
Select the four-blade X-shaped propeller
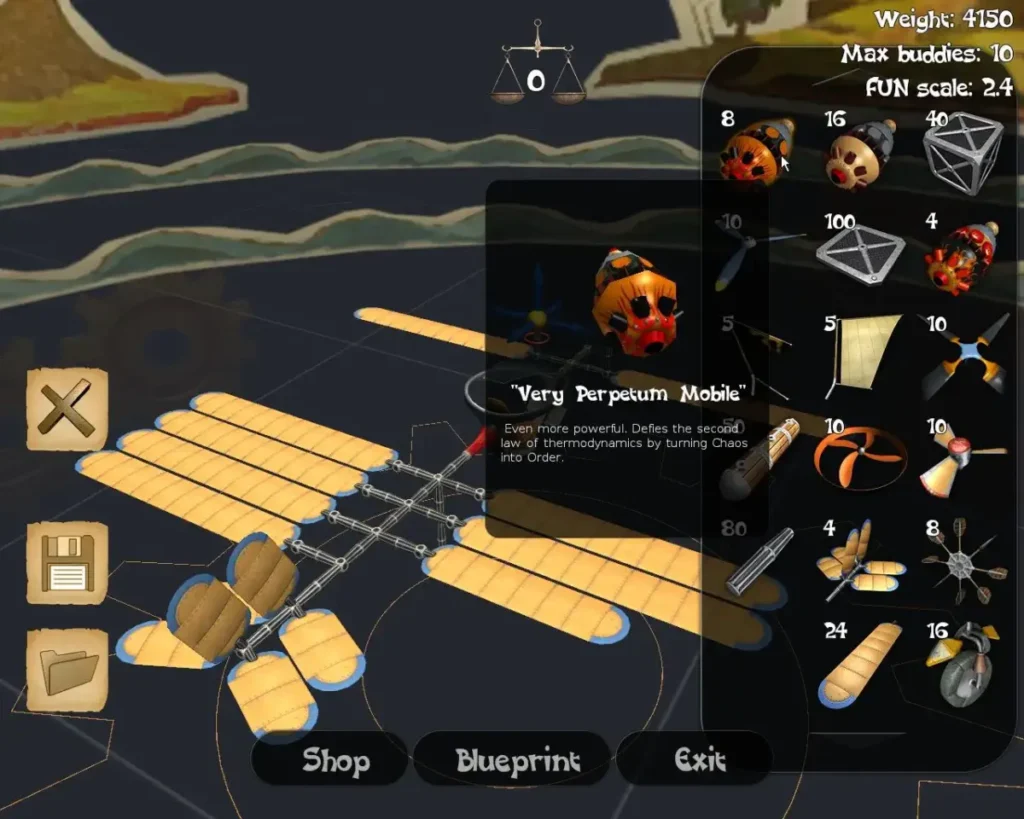tap(964, 356)
